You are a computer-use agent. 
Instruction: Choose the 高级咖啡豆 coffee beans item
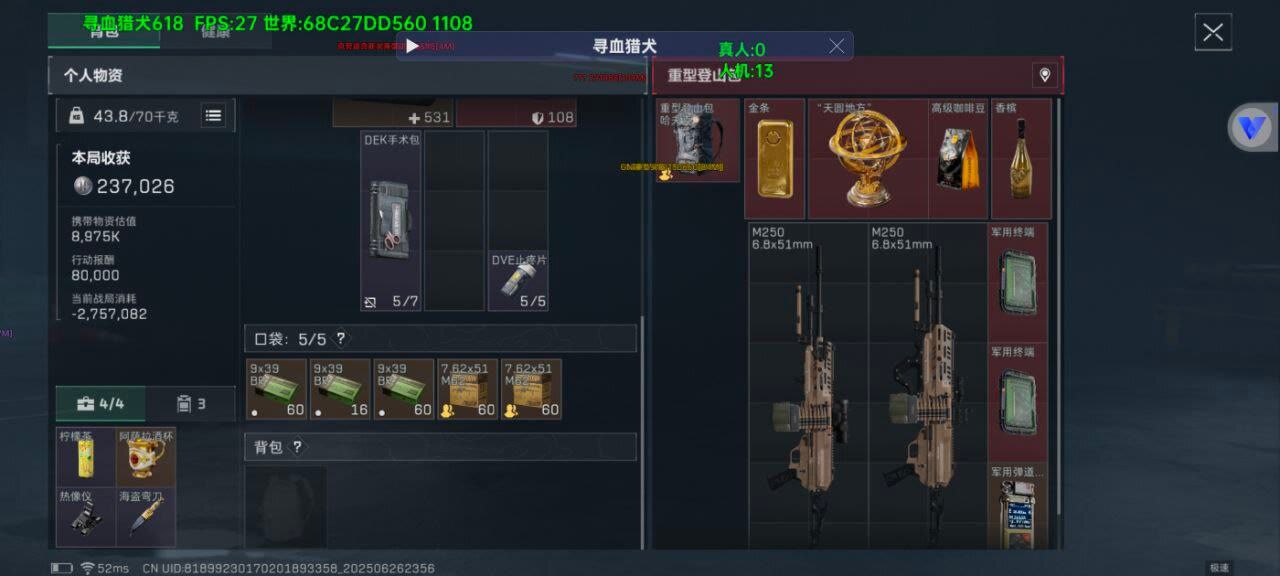[958, 158]
